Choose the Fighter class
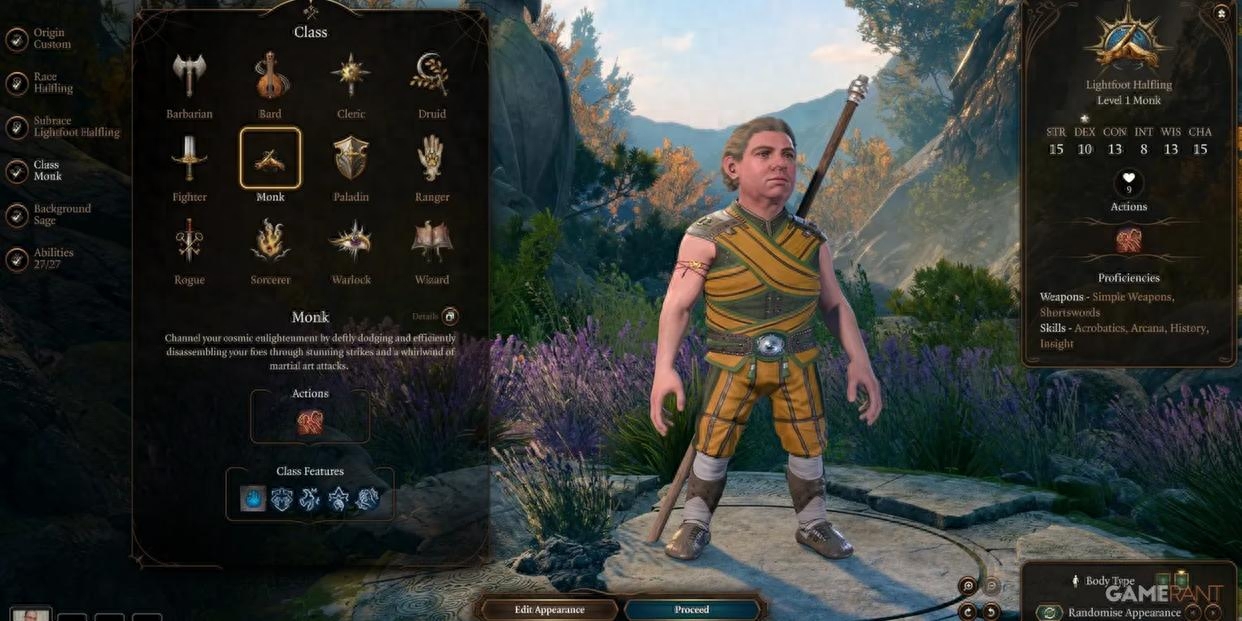 click(x=189, y=159)
